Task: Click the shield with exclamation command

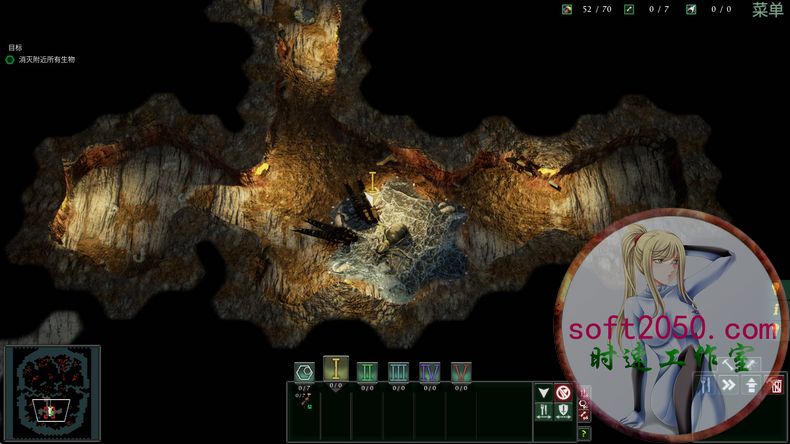Action: pos(563,410)
